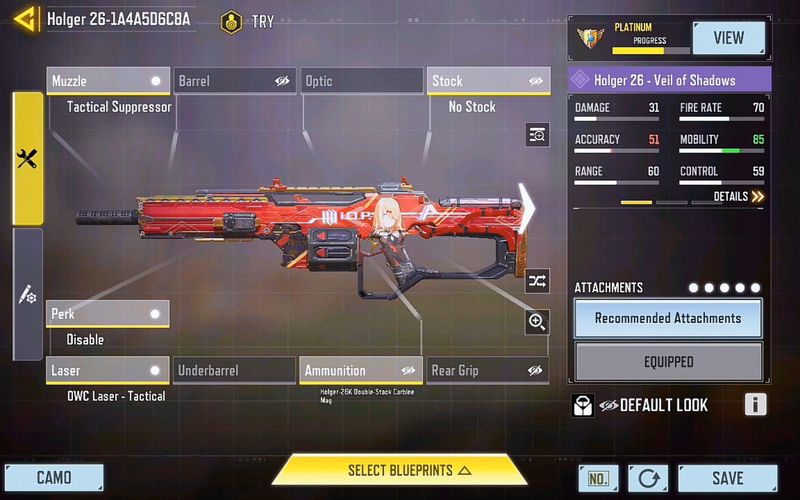Screen dimensions: 800x500
Task: Open the Laser attachment slot
Action: pyautogui.click(x=108, y=371)
